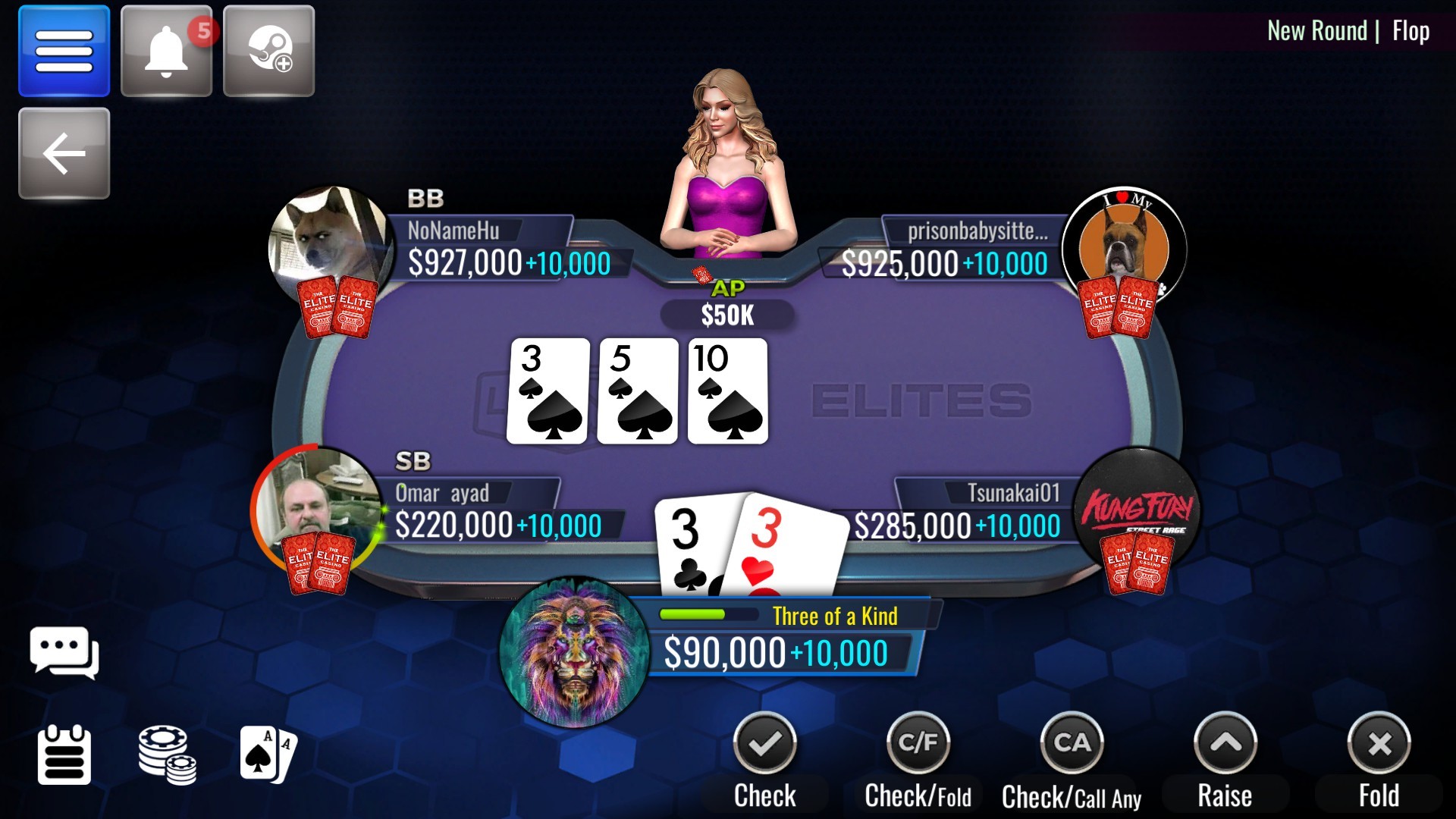The image size is (1456, 819).
Task: Open the hand history notebook icon
Action: pos(65,755)
